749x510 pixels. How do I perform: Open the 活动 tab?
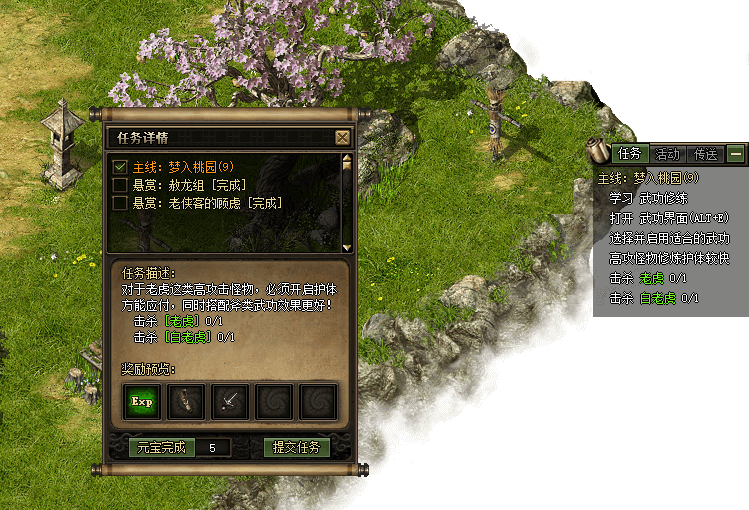pos(667,154)
